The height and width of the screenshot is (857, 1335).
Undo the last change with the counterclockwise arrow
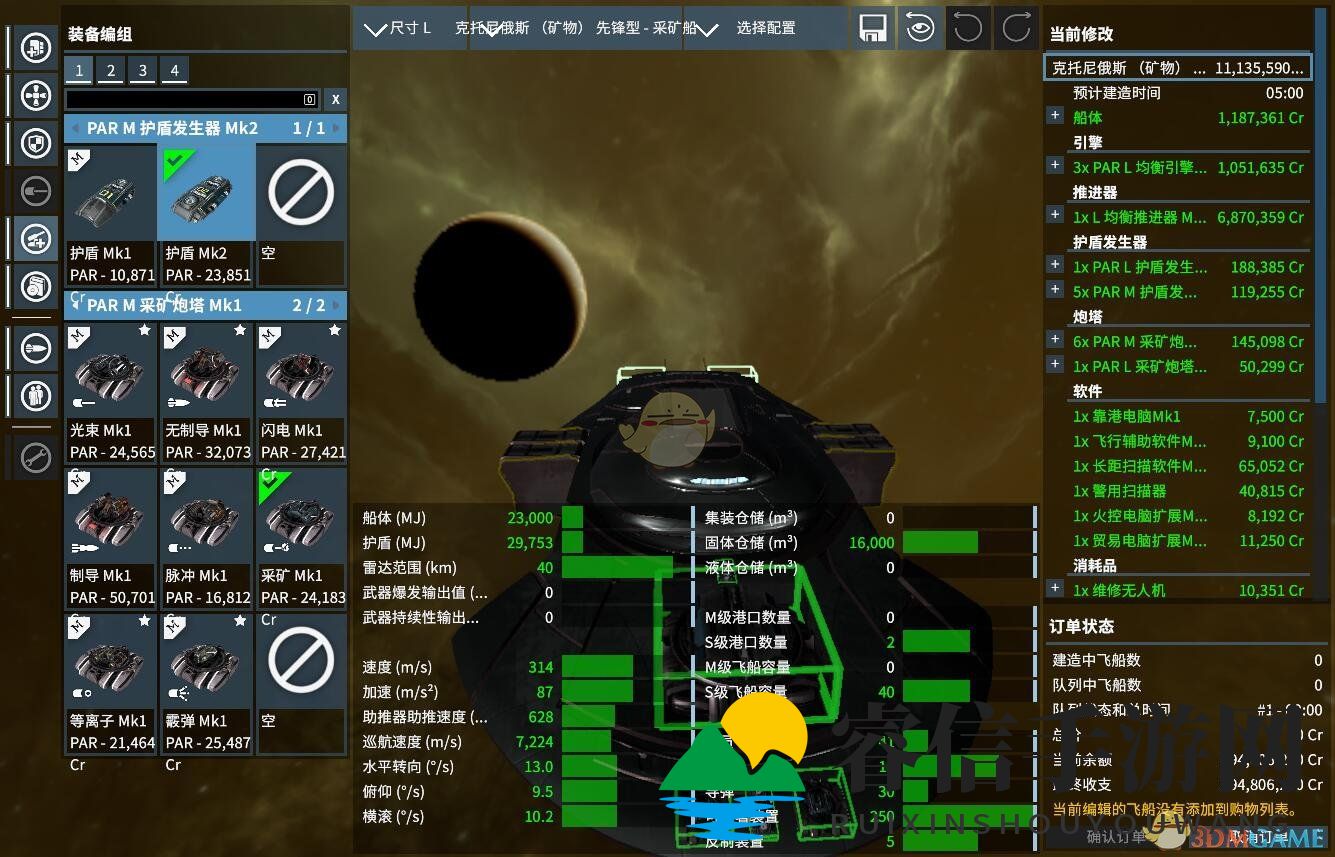968,28
